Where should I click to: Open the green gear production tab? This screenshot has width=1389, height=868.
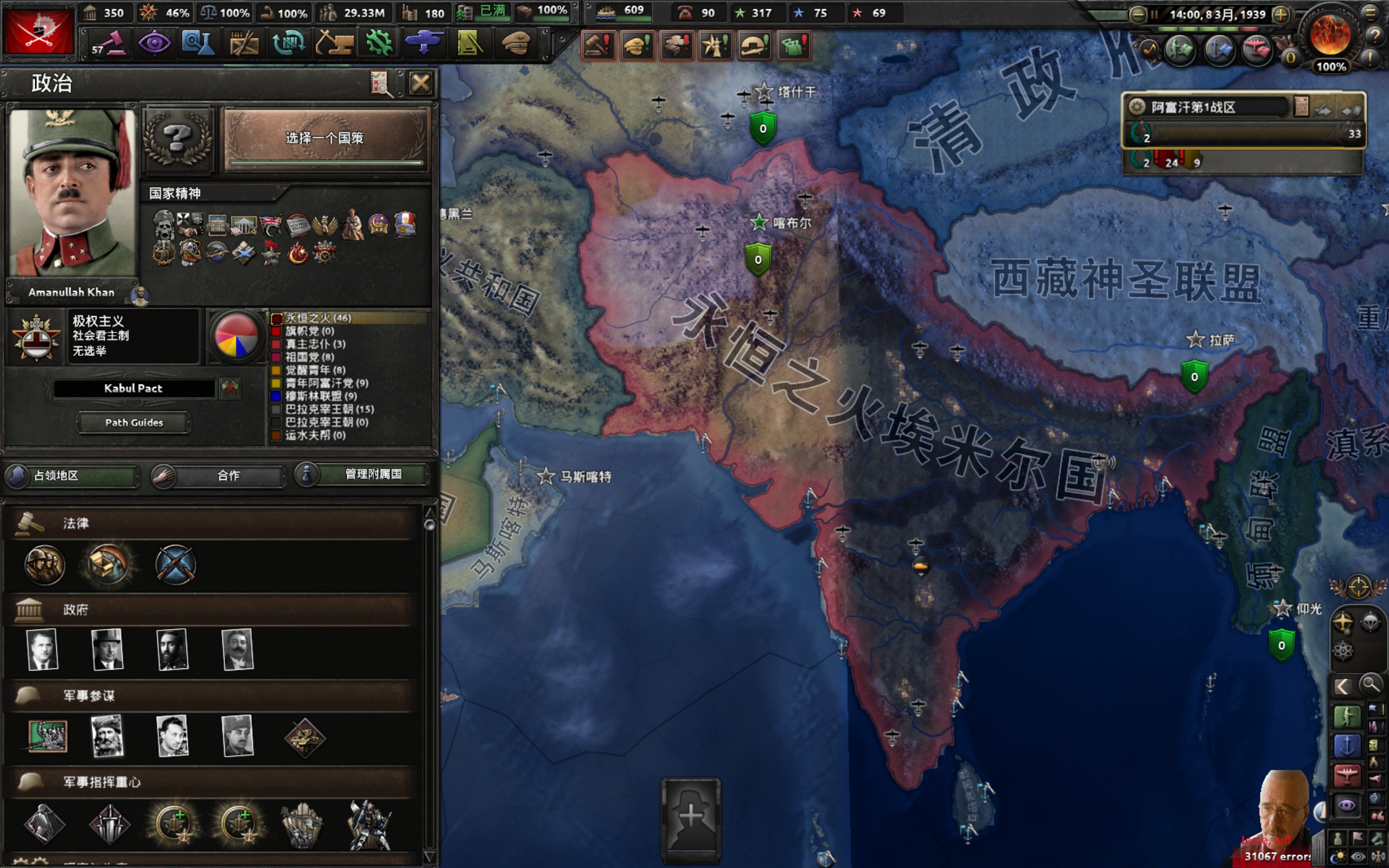coord(379,43)
